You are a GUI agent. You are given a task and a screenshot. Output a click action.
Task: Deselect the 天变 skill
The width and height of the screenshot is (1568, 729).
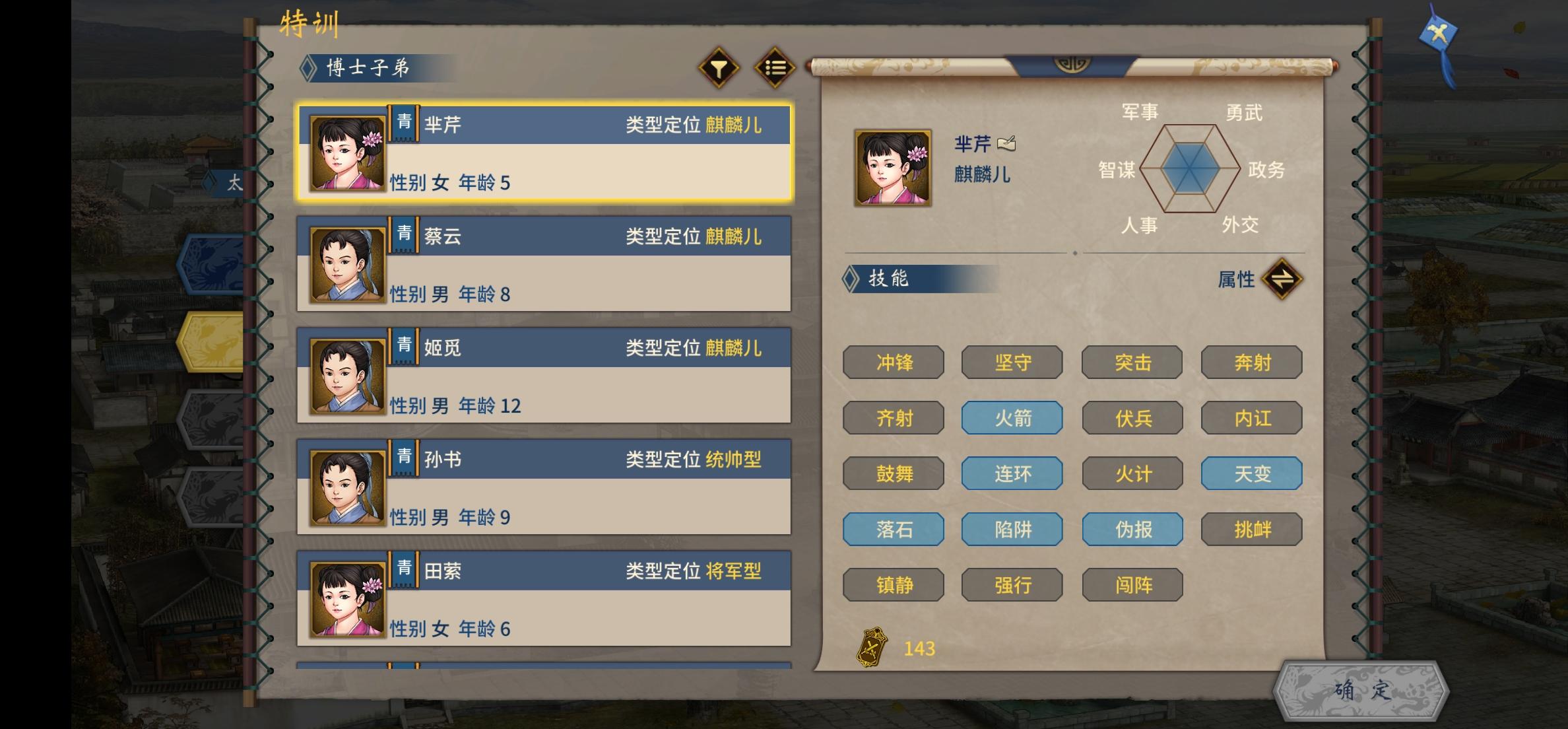(x=1251, y=473)
